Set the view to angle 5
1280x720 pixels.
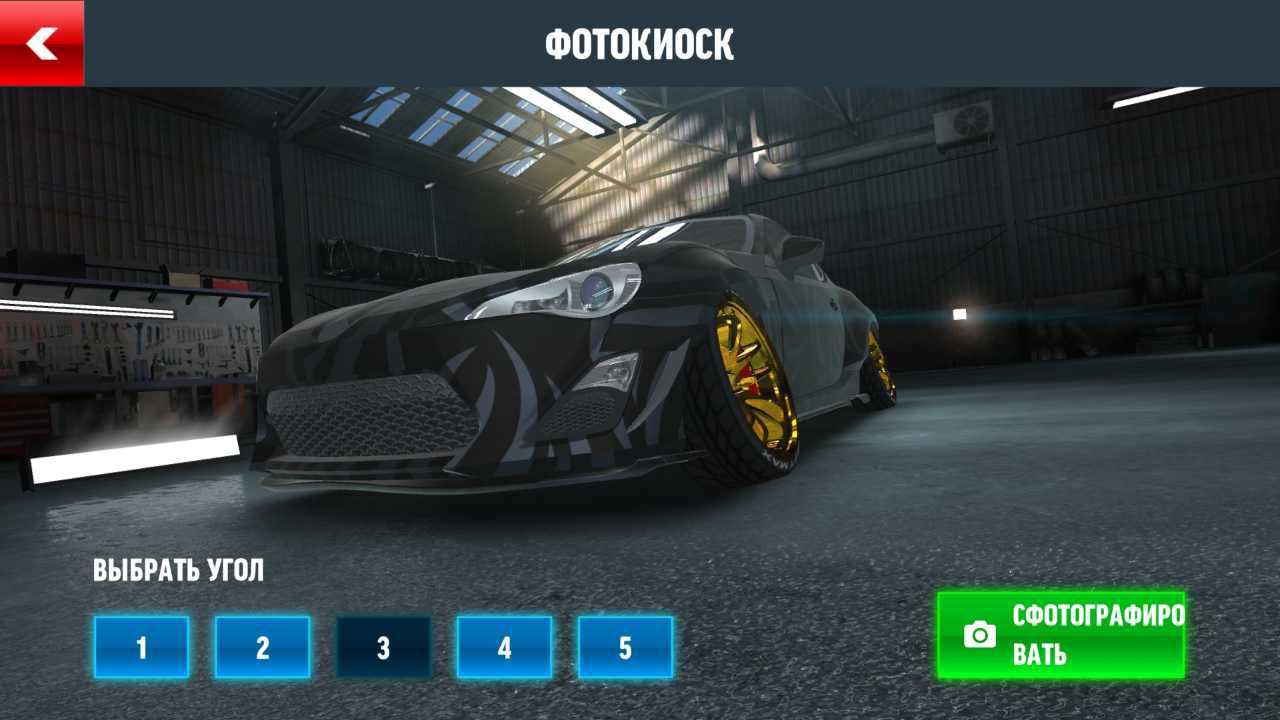coord(625,647)
